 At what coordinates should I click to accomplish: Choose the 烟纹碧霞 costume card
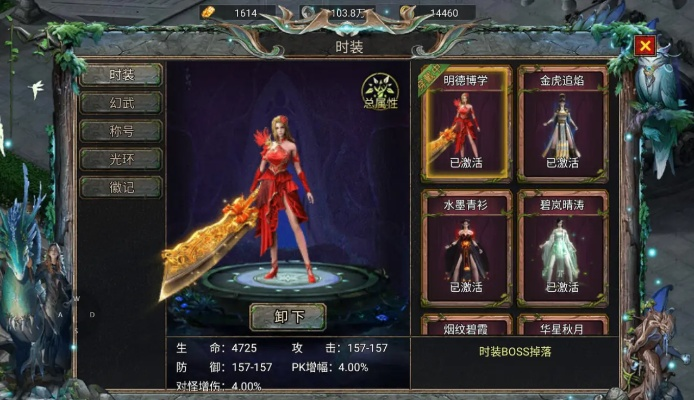[x=466, y=326]
